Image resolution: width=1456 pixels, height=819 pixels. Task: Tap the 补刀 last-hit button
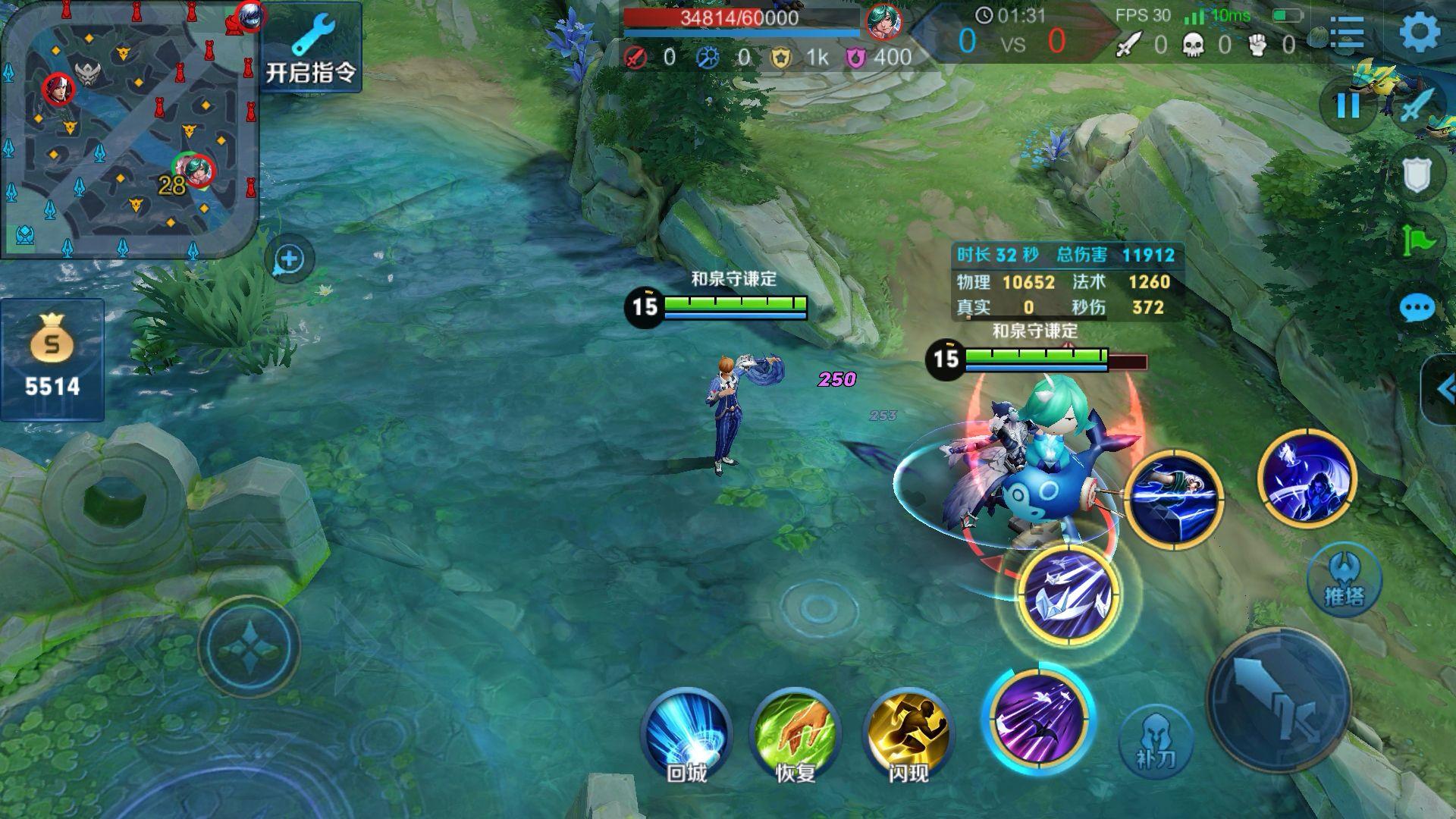coord(1156,739)
